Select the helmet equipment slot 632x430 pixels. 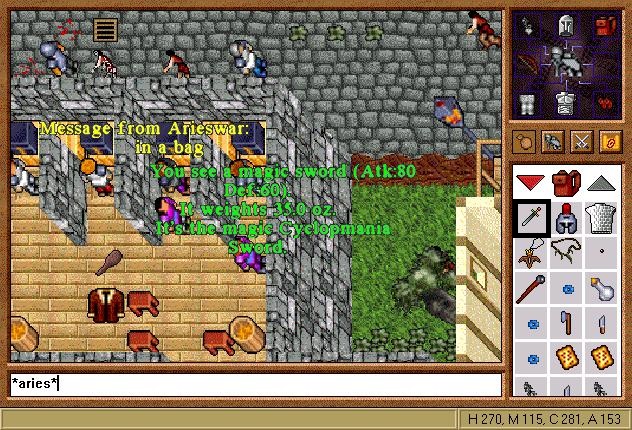coord(566,27)
